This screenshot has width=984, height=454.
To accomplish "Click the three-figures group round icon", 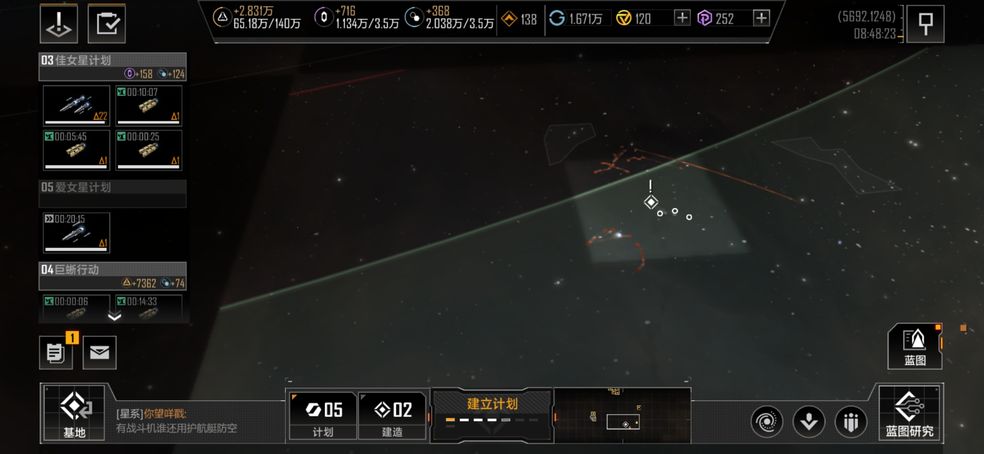I will coord(850,422).
